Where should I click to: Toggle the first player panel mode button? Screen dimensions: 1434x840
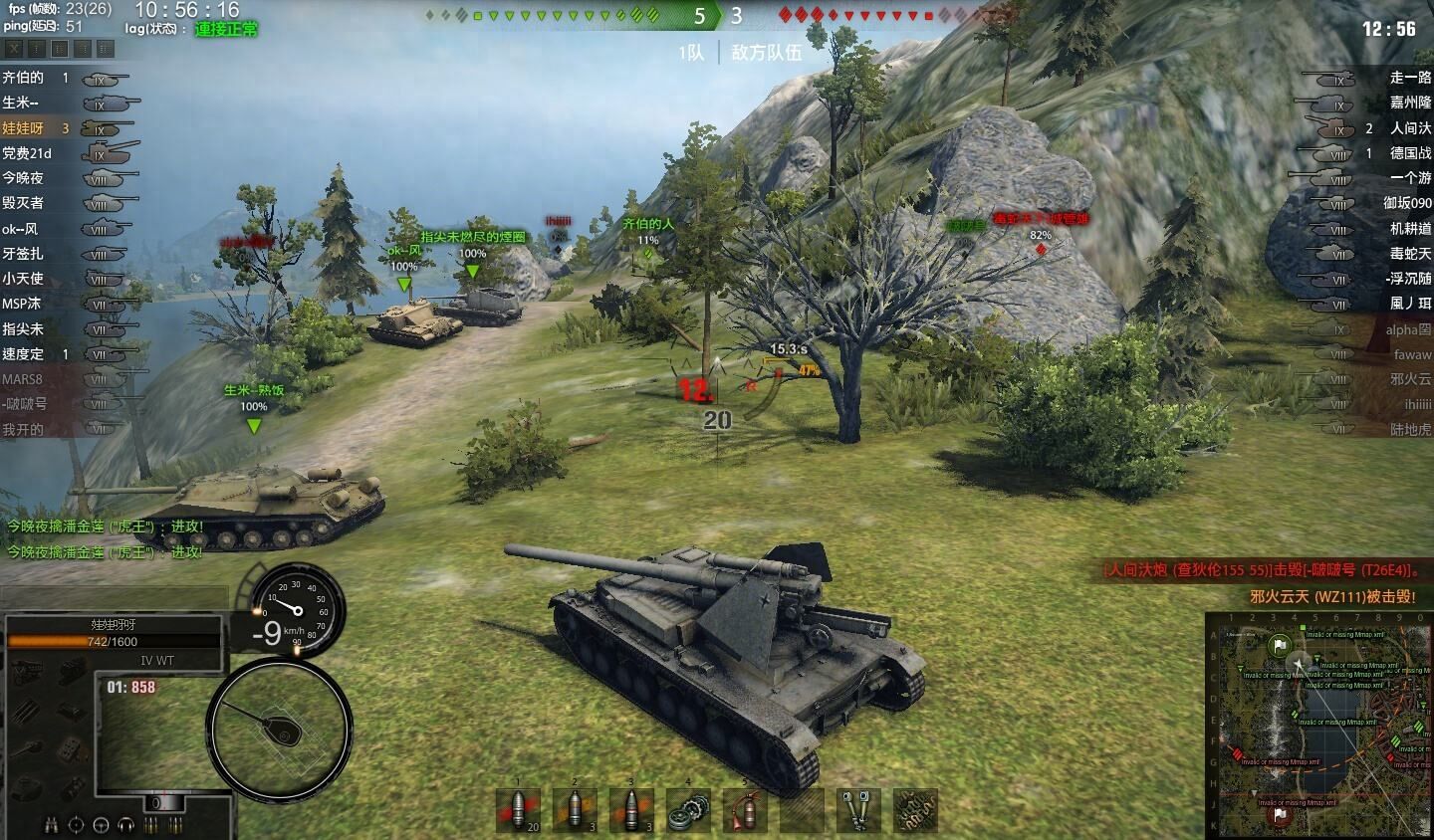pos(14,48)
